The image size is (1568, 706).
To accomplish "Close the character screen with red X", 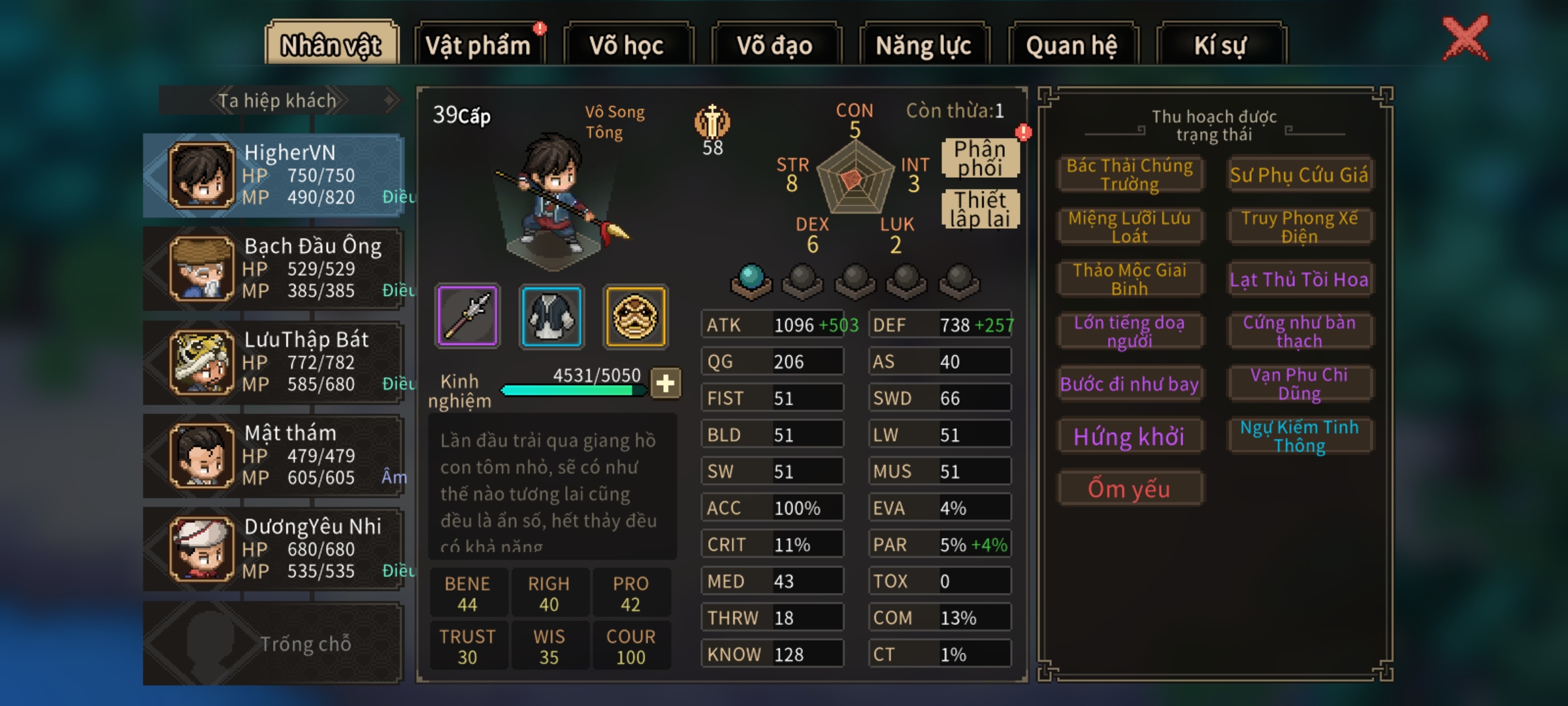I will [1465, 38].
